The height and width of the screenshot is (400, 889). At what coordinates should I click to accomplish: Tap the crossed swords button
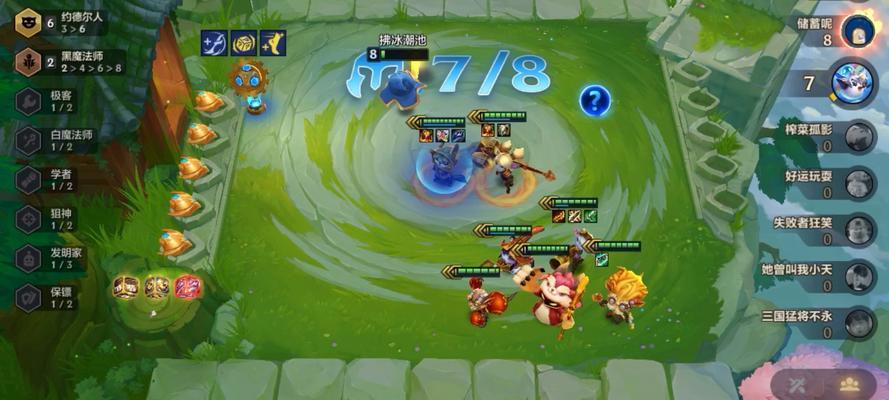[x=798, y=383]
